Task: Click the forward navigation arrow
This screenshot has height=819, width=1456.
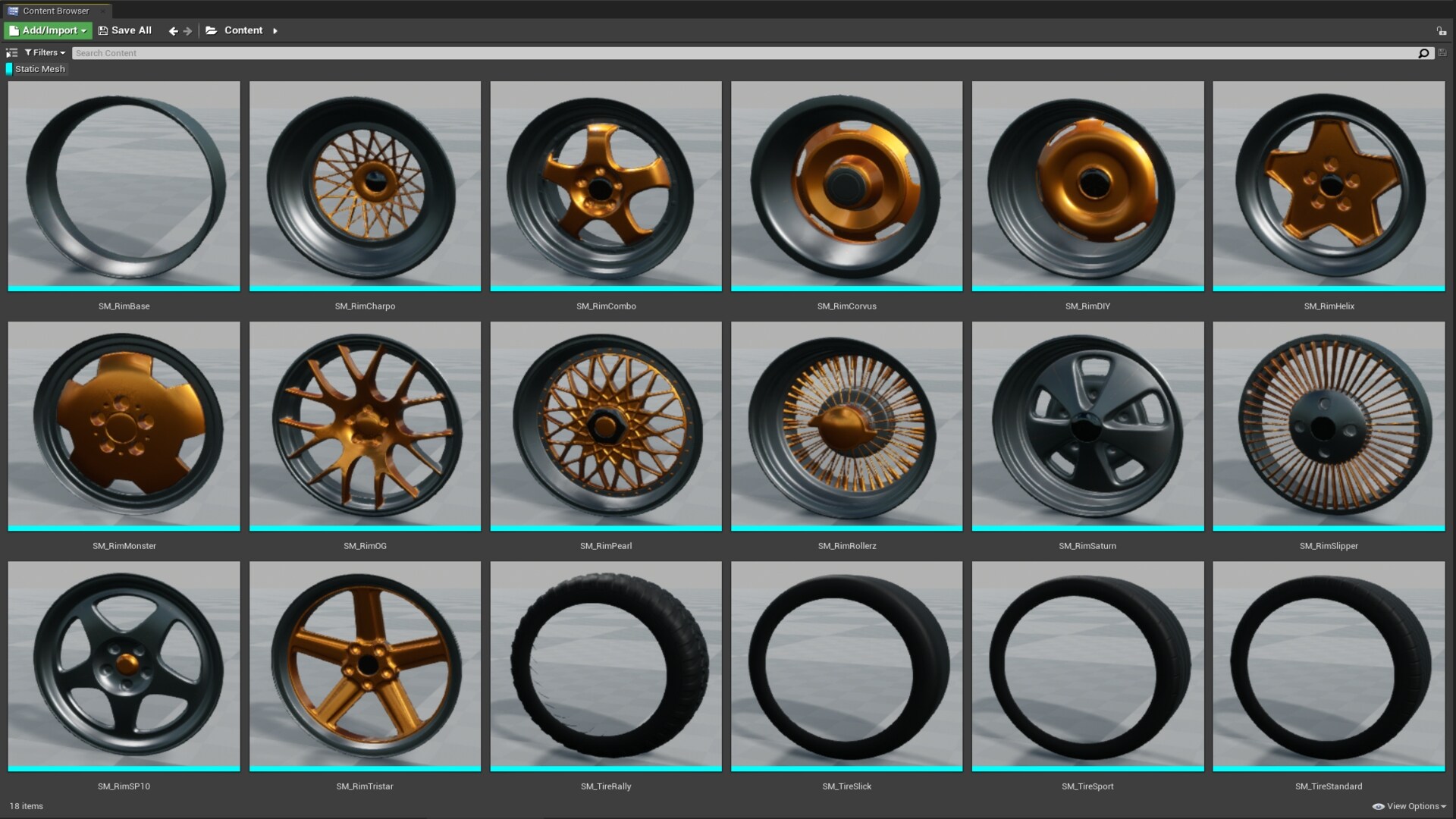Action: 188,30
